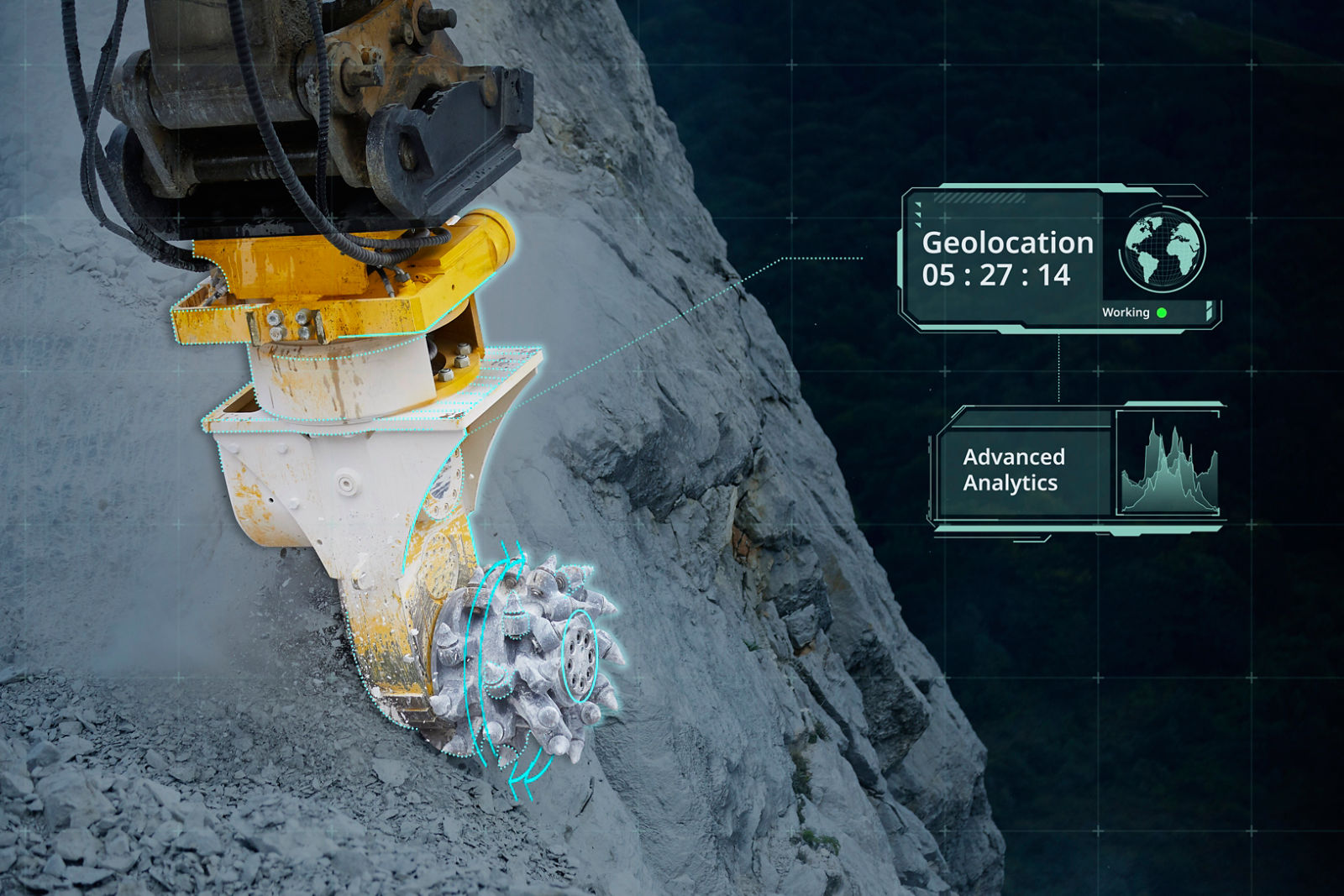
Task: Click the globe icon
Action: coord(1163,249)
